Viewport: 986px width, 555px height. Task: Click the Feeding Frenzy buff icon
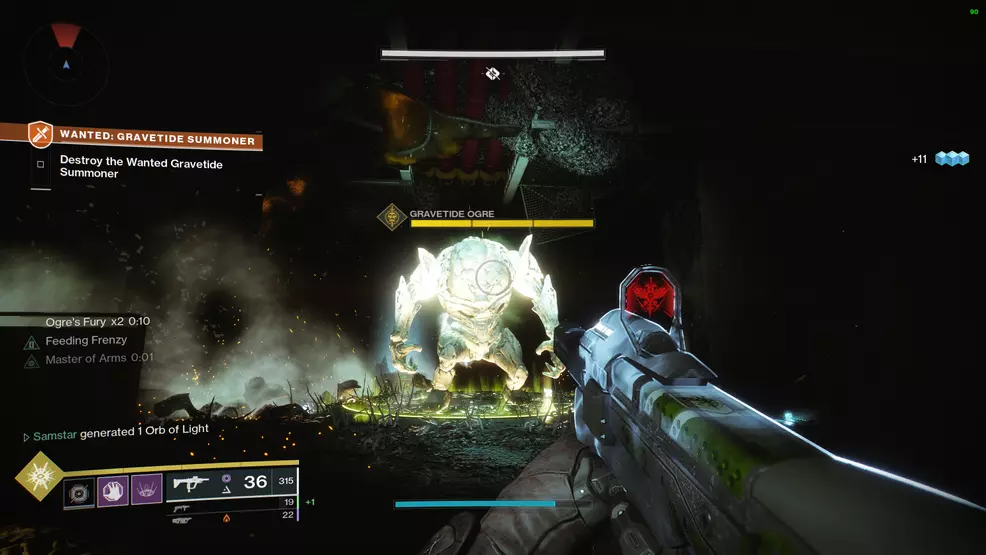click(x=31, y=341)
